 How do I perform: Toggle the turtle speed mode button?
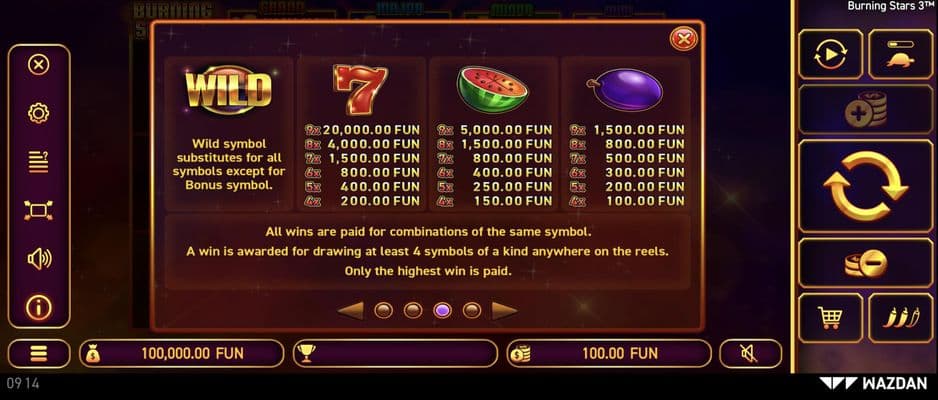pos(900,54)
